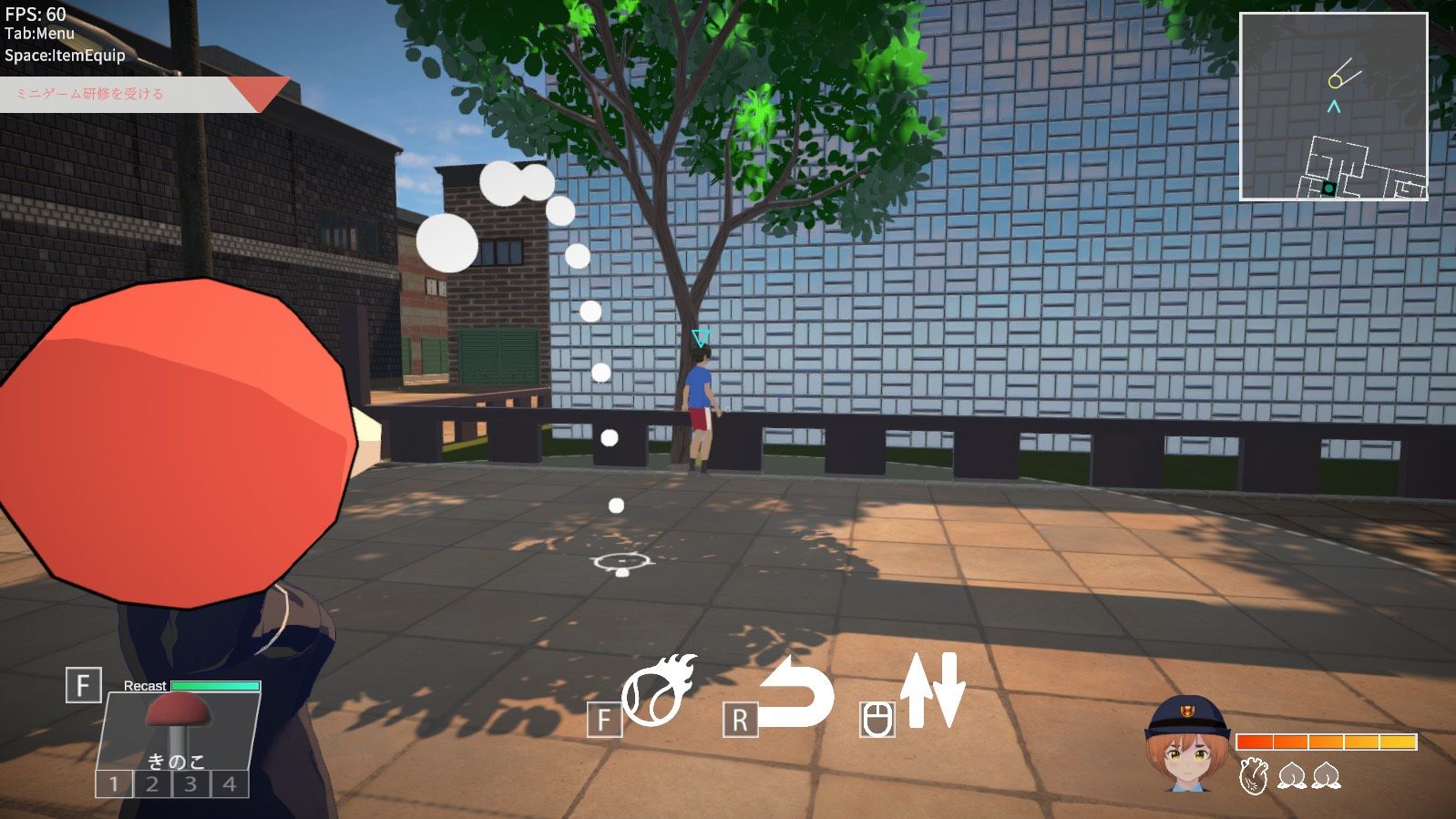The image size is (1456, 819).
Task: Activate the flaming ball throw icon
Action: 659,691
